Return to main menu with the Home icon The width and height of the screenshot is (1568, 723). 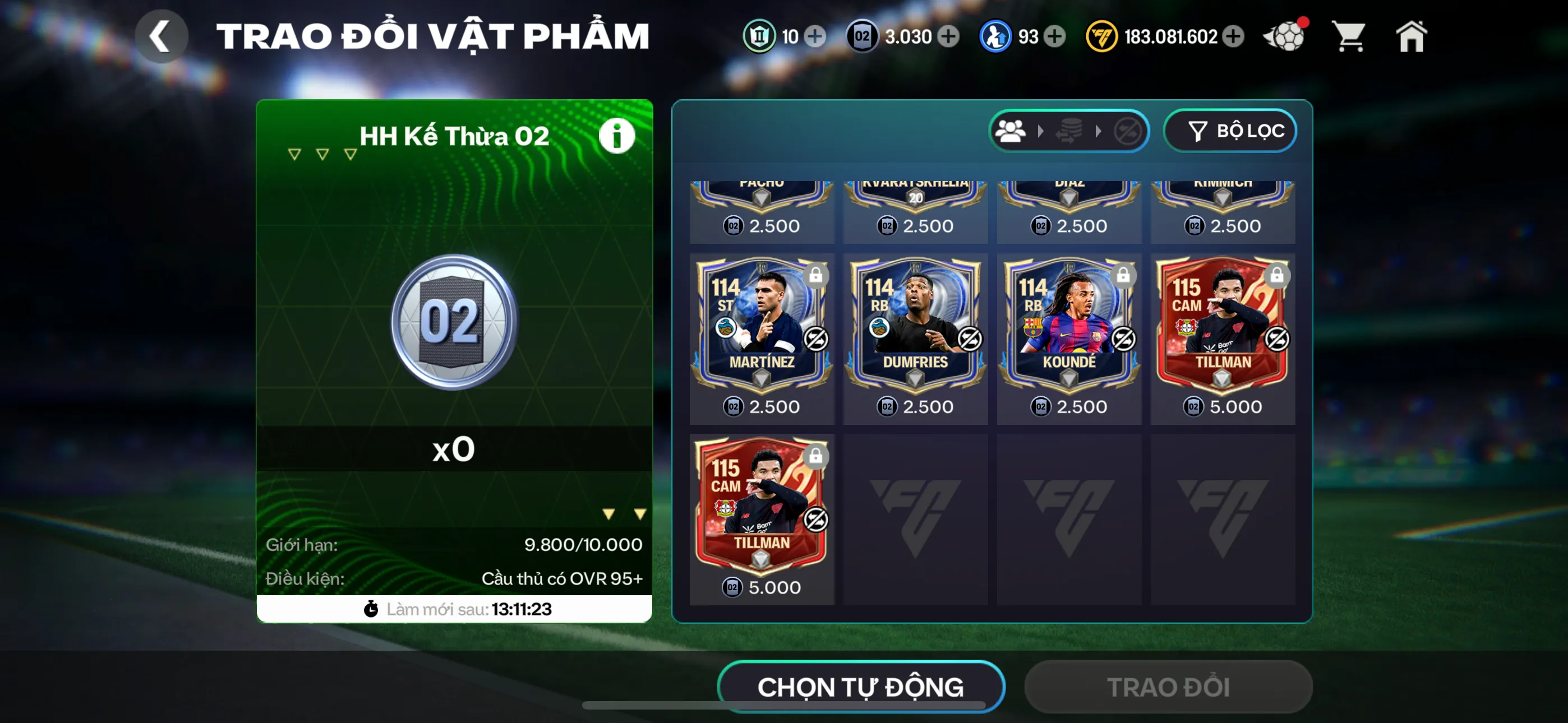tap(1412, 36)
